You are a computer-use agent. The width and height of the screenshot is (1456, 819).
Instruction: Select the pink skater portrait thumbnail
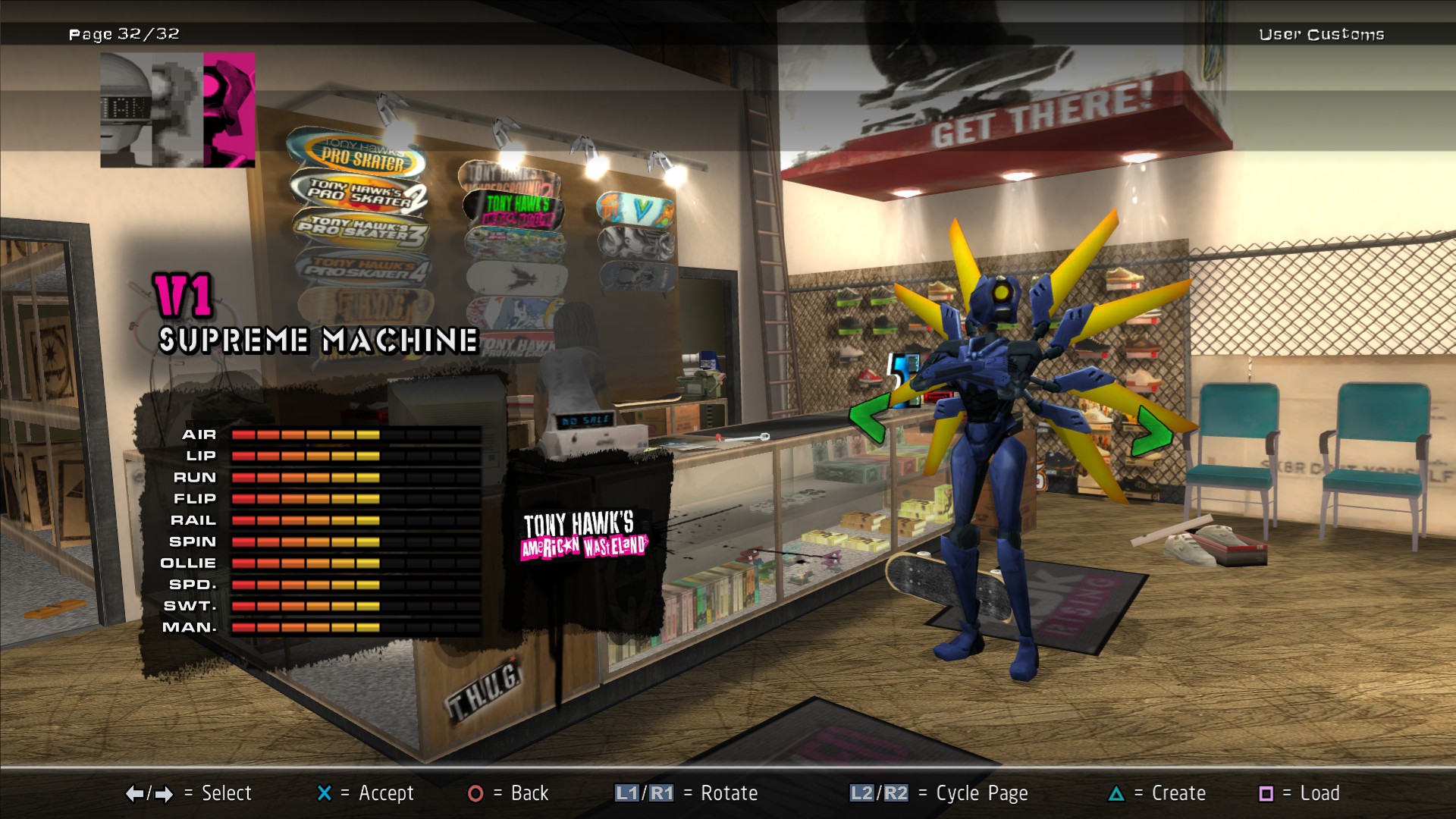(228, 110)
